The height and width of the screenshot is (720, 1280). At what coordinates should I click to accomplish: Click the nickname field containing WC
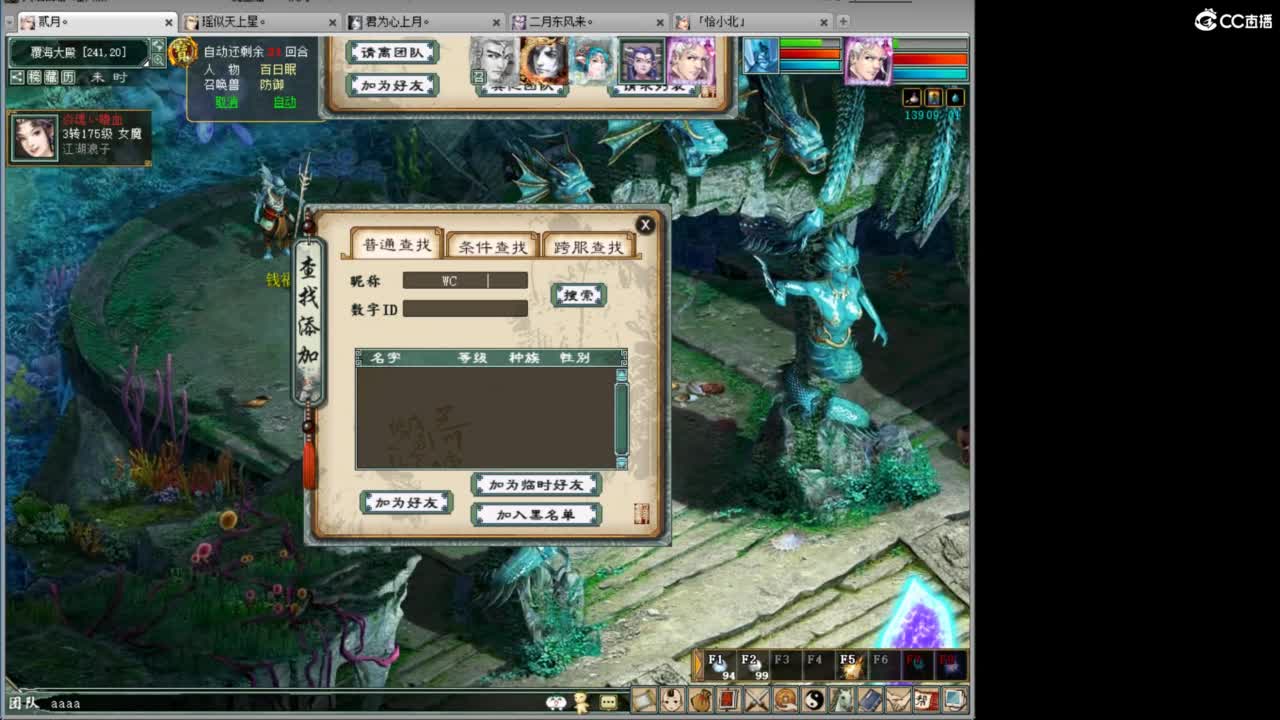[x=465, y=280]
